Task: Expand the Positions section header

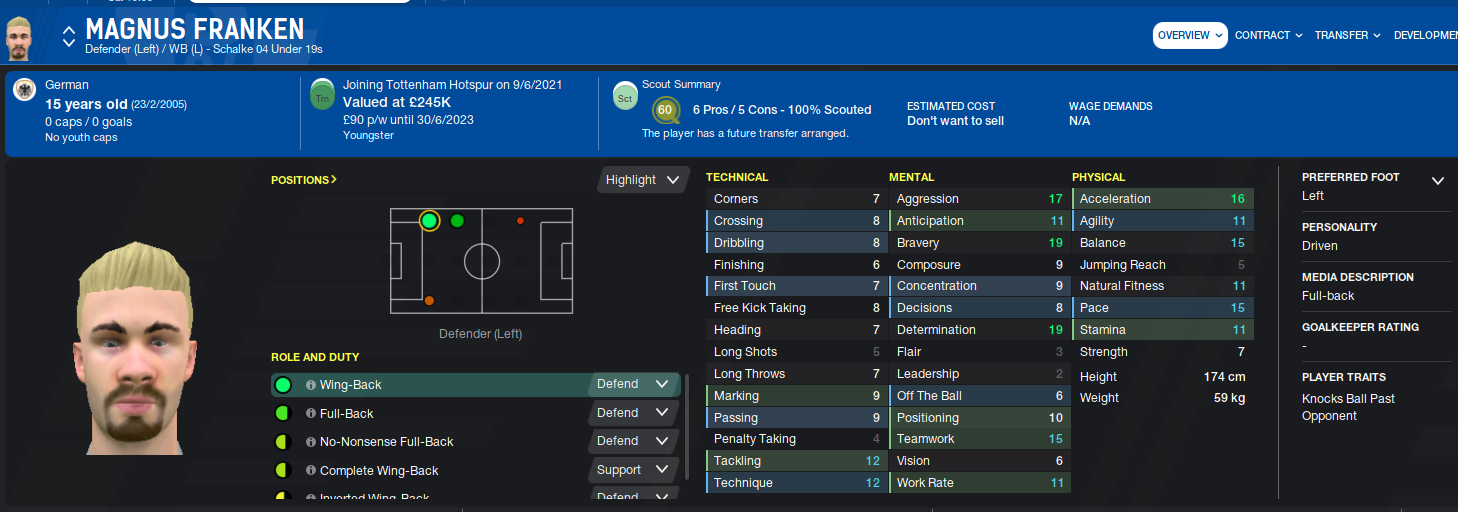Action: (x=304, y=180)
